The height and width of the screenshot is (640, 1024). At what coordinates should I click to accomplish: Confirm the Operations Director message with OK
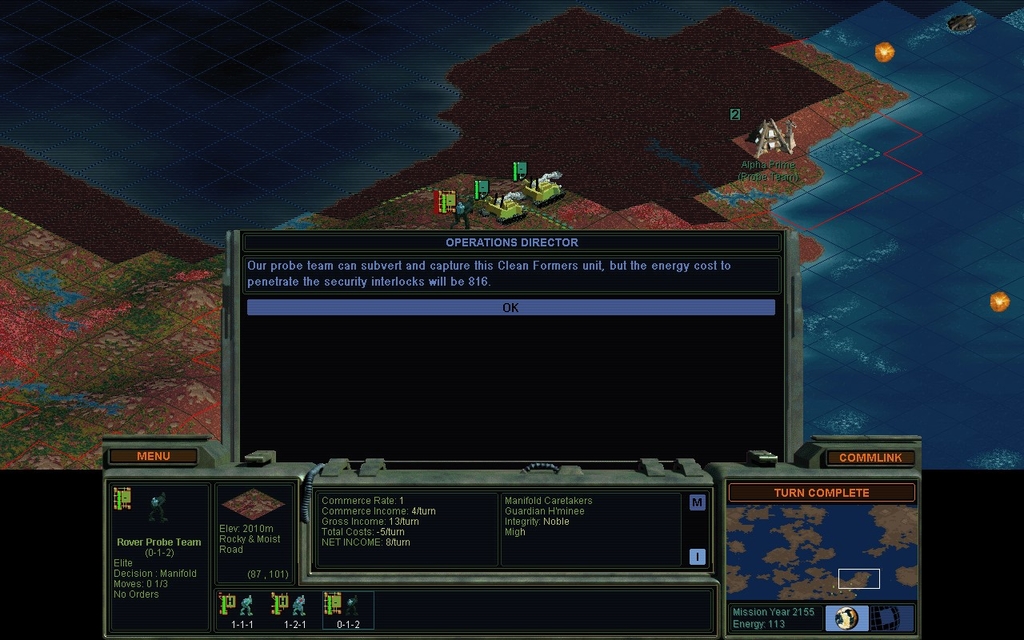510,307
